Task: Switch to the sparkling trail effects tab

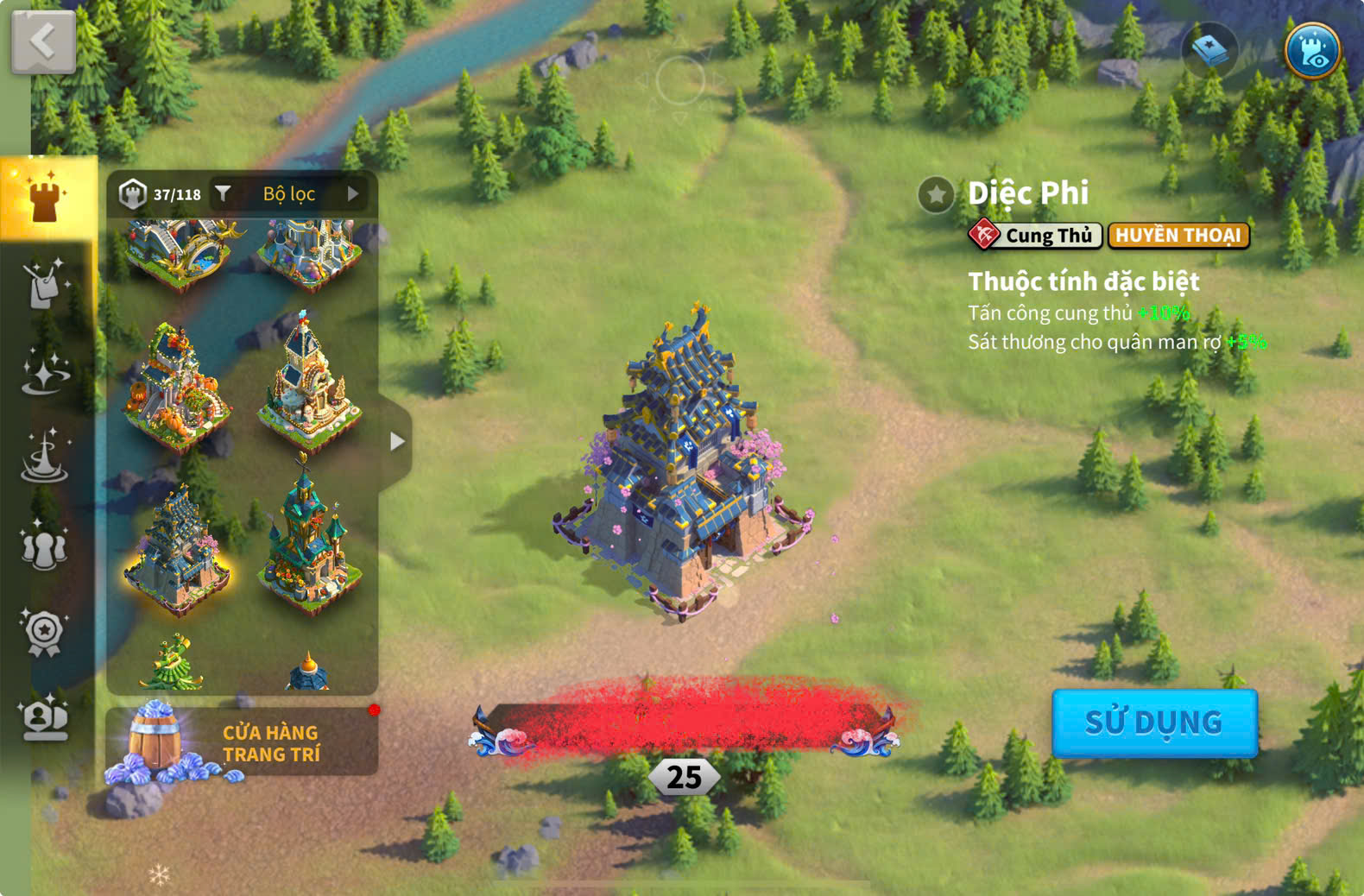Action: (45, 373)
